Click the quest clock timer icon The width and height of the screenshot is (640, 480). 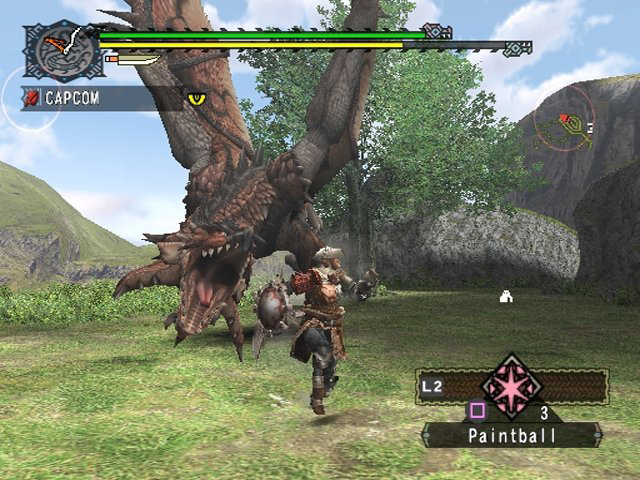tap(61, 50)
